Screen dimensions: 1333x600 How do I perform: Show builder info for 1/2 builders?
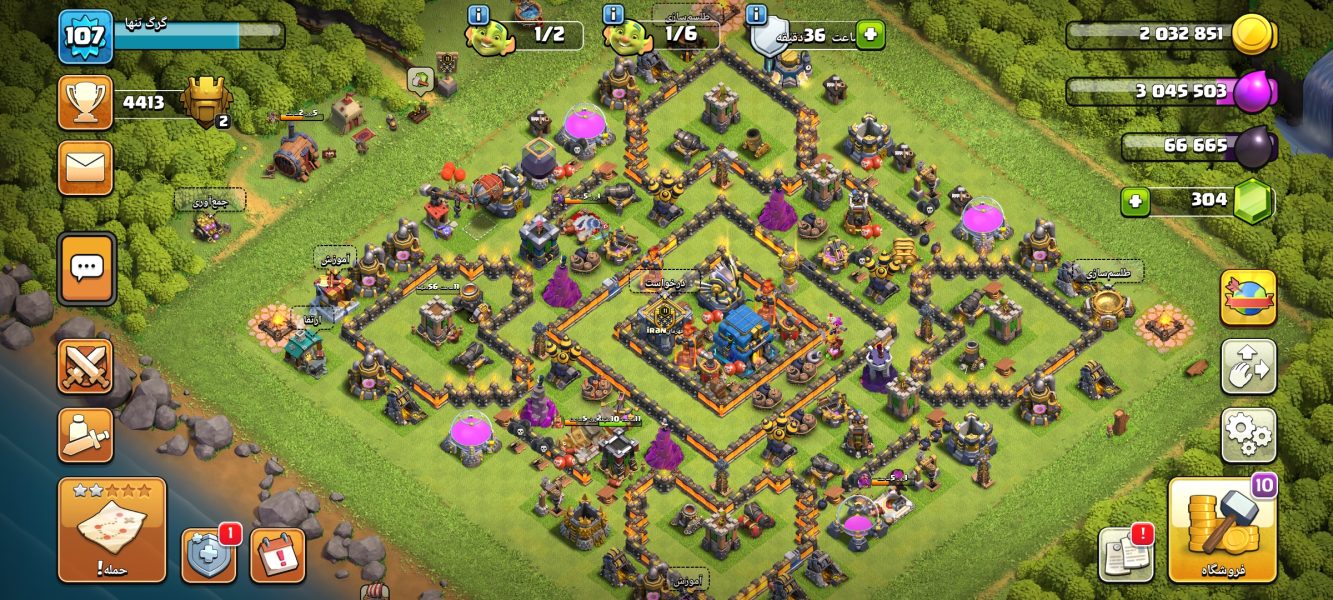tap(478, 15)
